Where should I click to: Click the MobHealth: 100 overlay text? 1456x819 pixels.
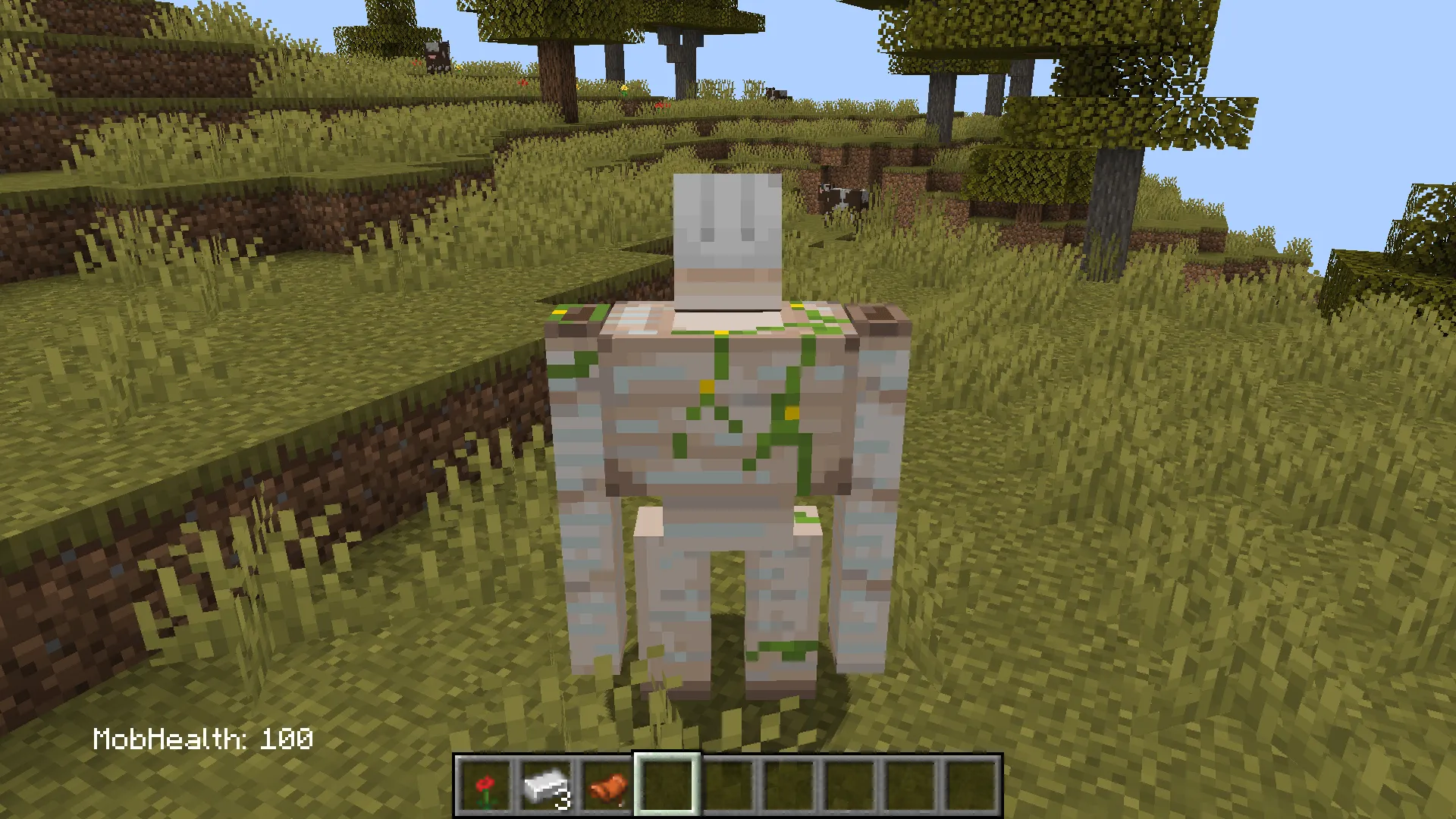click(x=205, y=736)
